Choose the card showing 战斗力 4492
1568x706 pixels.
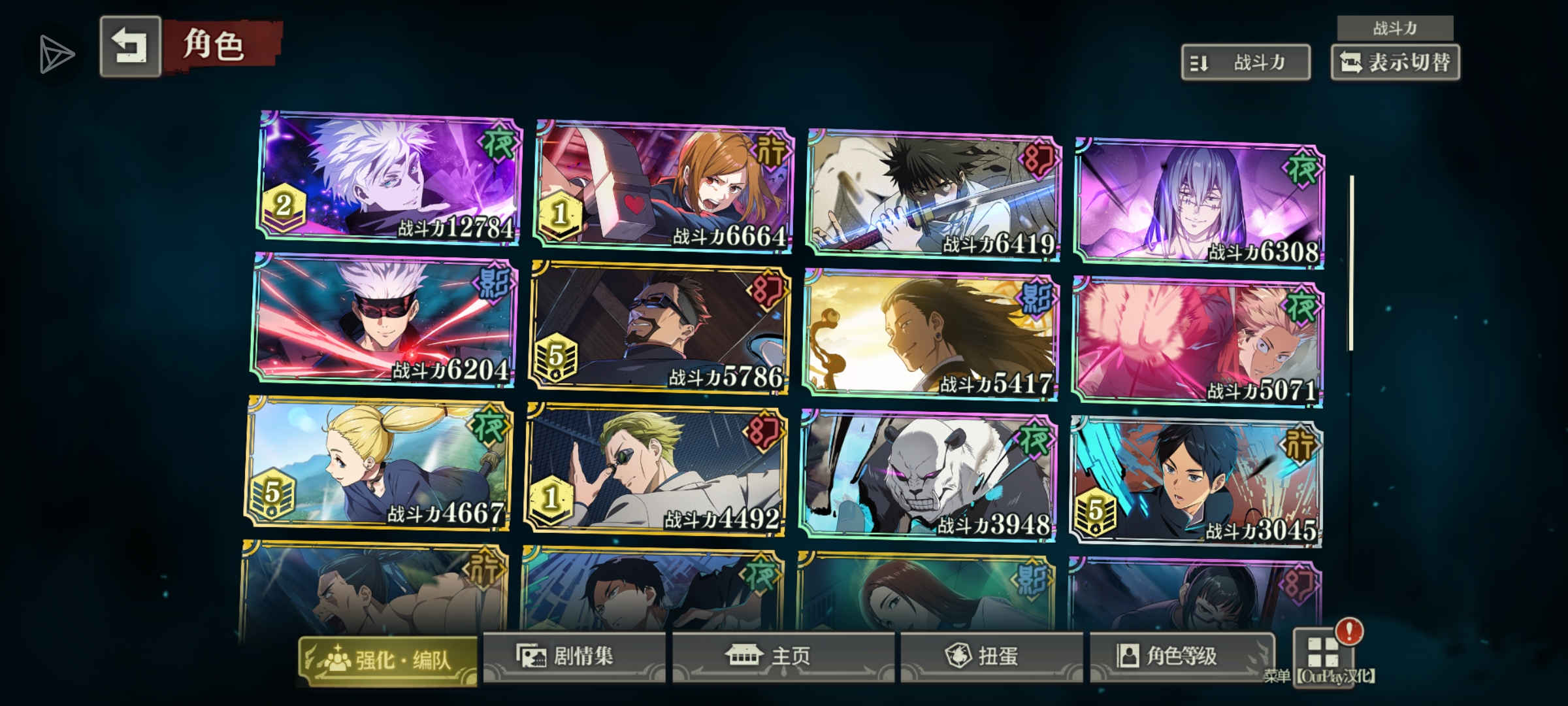click(655, 470)
